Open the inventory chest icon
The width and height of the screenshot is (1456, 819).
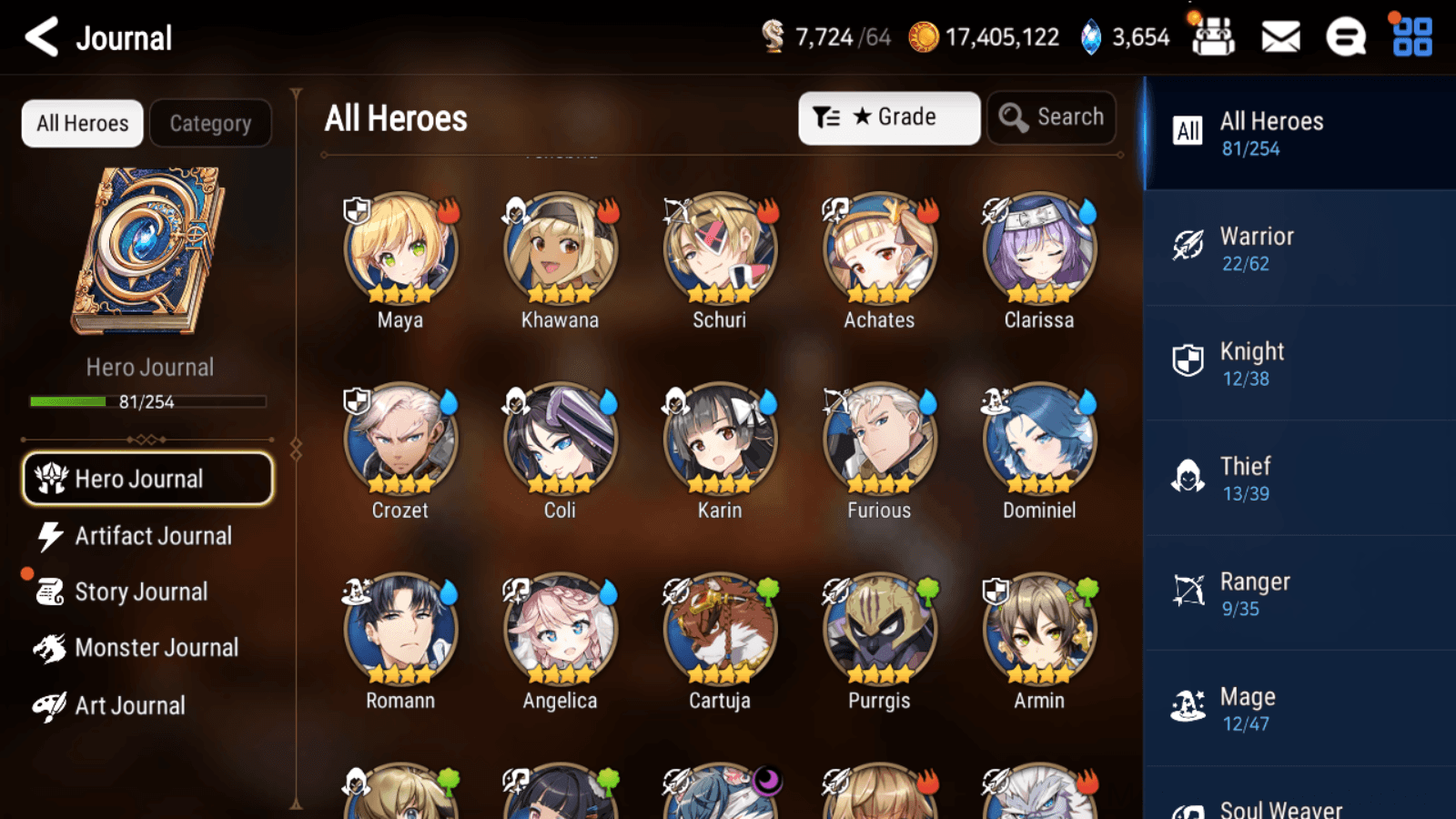(x=1214, y=37)
